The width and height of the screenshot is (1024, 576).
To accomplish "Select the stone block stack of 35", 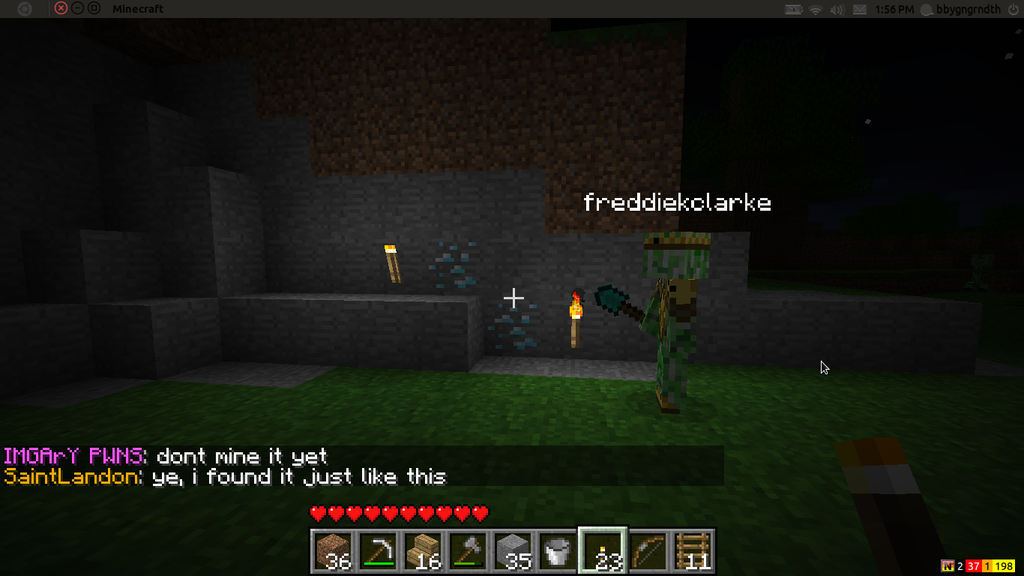I will [x=513, y=551].
